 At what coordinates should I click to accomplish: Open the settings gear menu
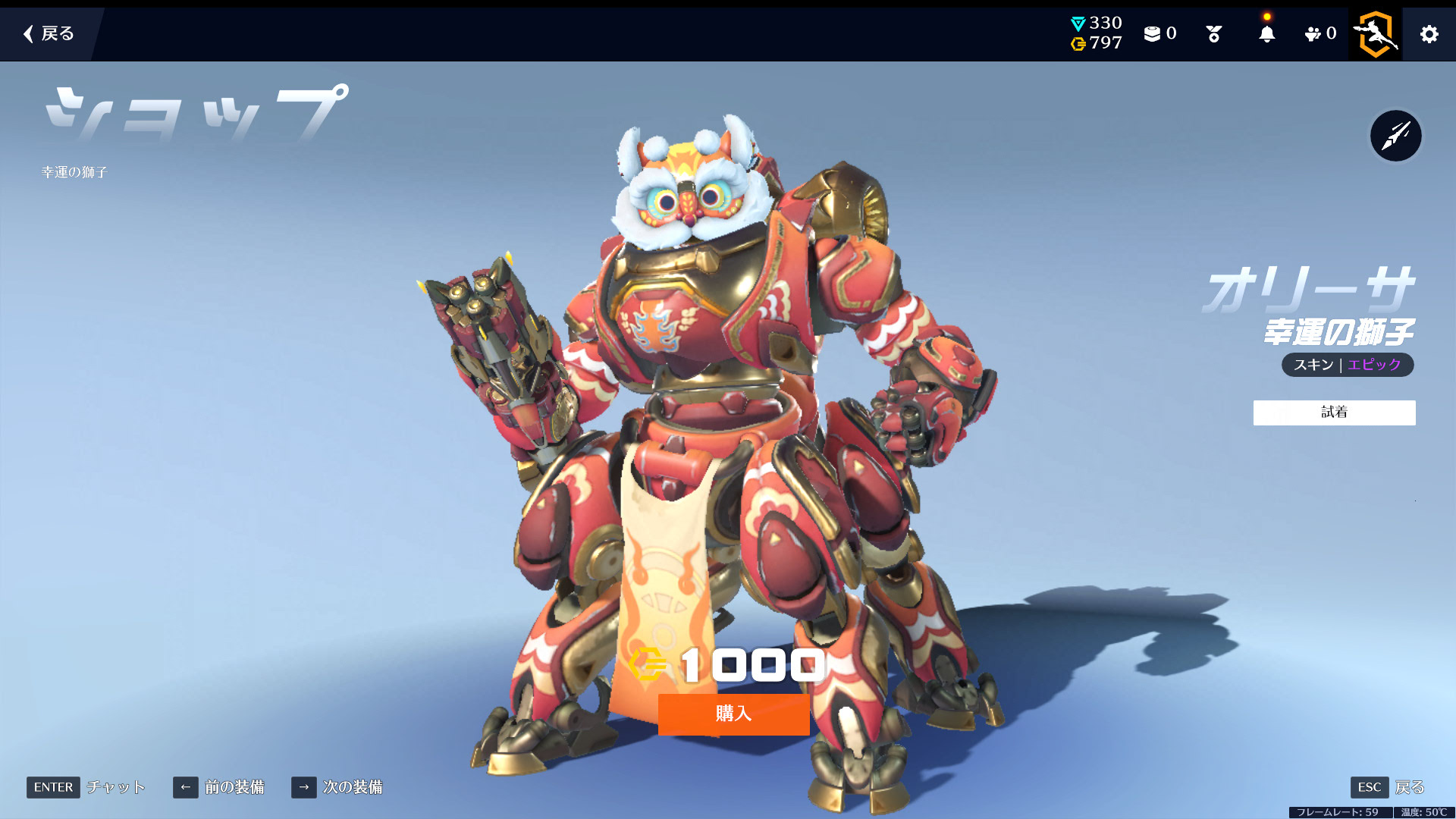(x=1429, y=34)
